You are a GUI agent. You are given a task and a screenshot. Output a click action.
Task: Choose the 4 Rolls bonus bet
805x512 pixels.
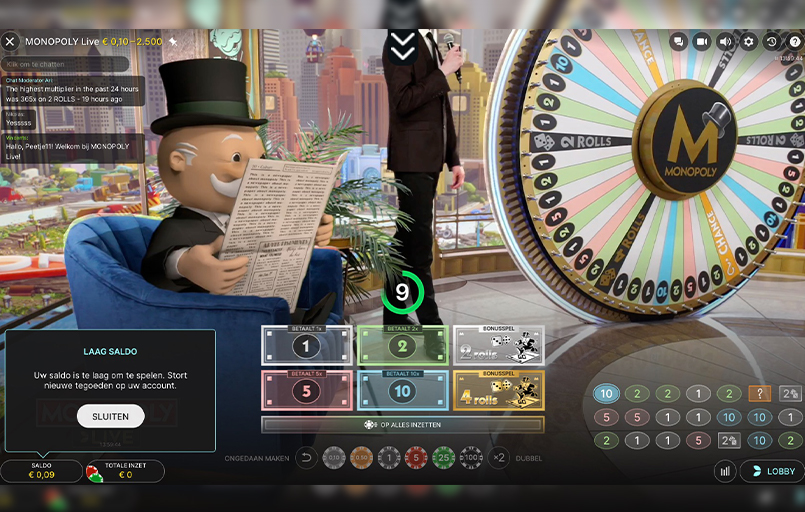[x=498, y=391]
